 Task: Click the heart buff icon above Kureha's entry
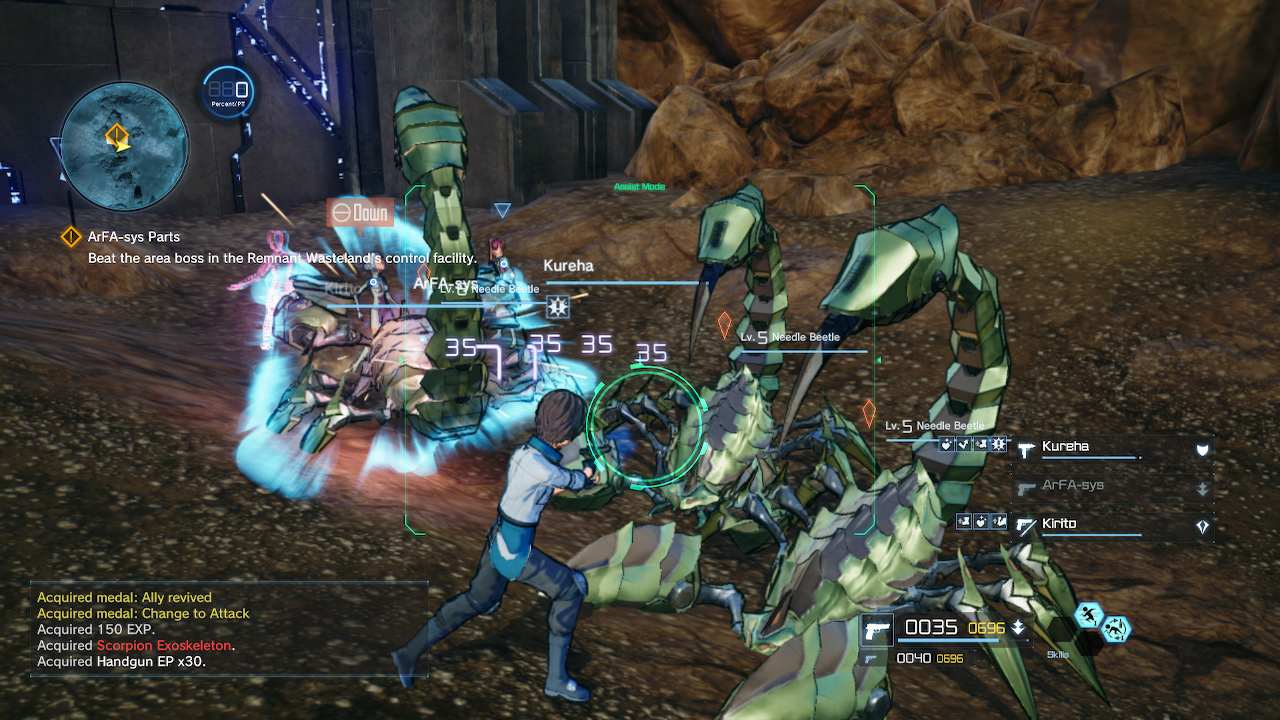pyautogui.click(x=945, y=444)
